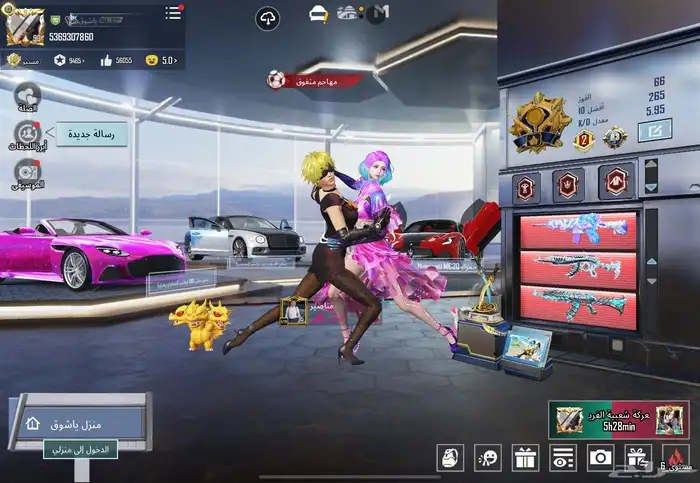Open the smiley popularity rating

(159, 60)
